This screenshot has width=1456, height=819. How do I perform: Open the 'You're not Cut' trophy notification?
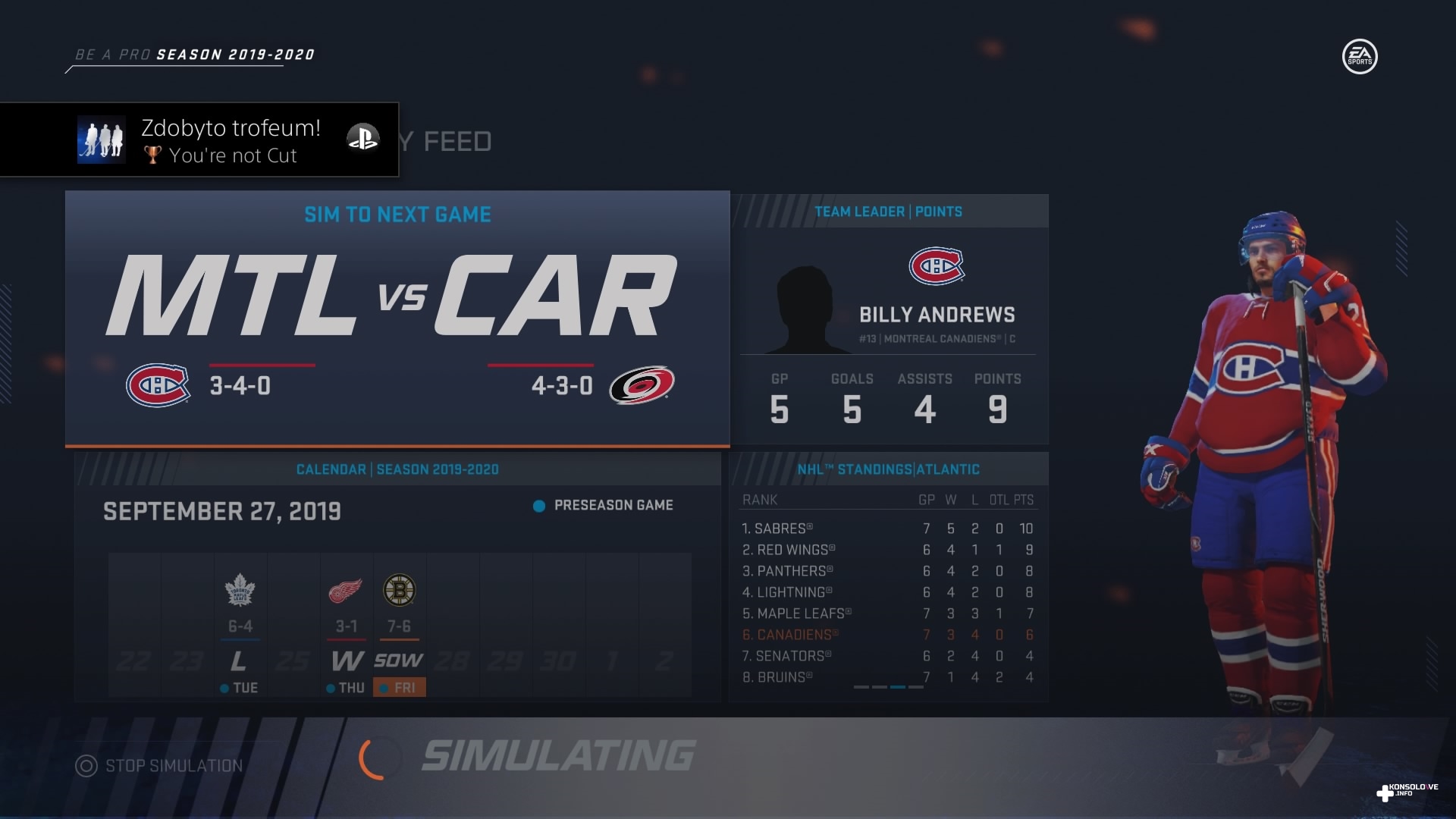click(x=199, y=140)
